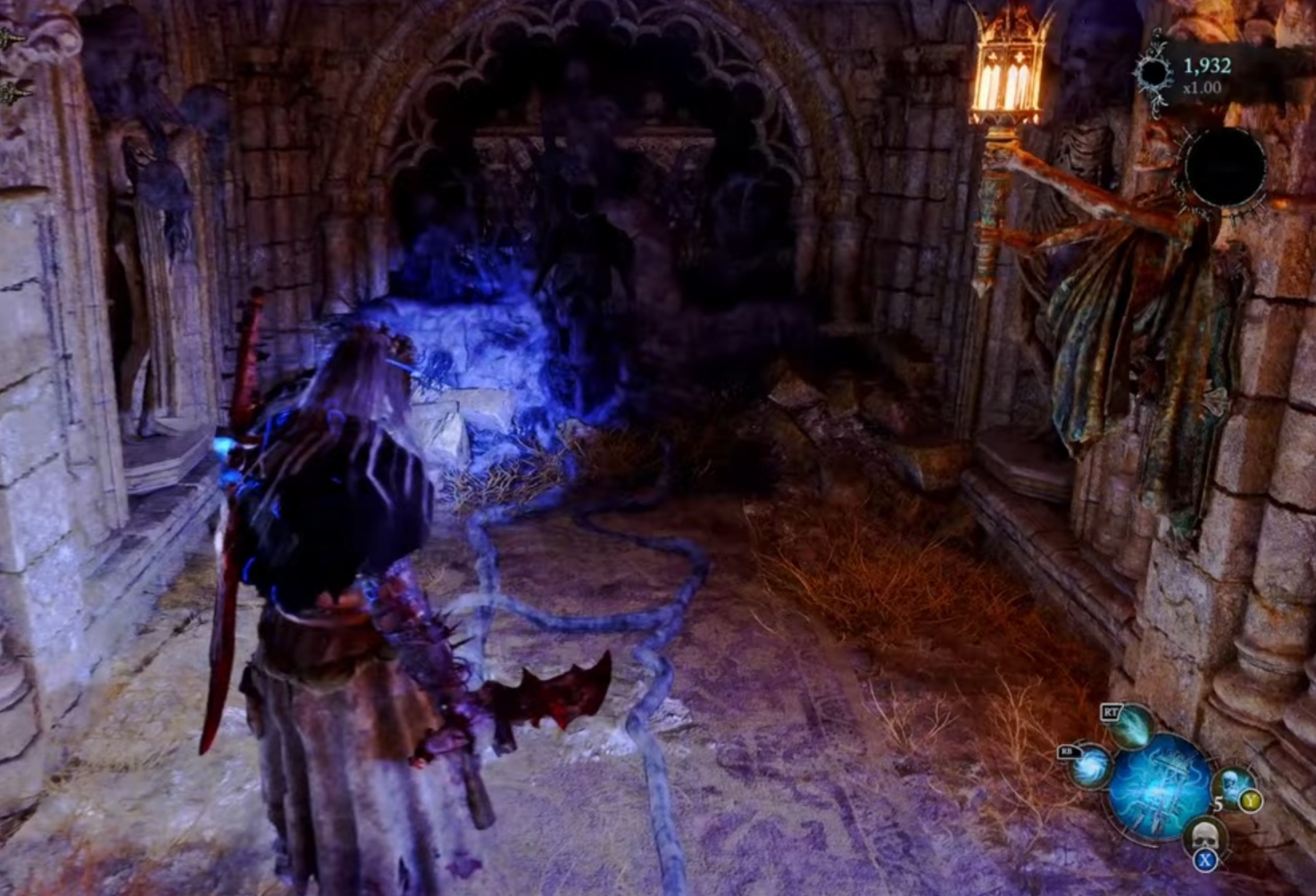Click the RB button prompt label

pos(1068,753)
